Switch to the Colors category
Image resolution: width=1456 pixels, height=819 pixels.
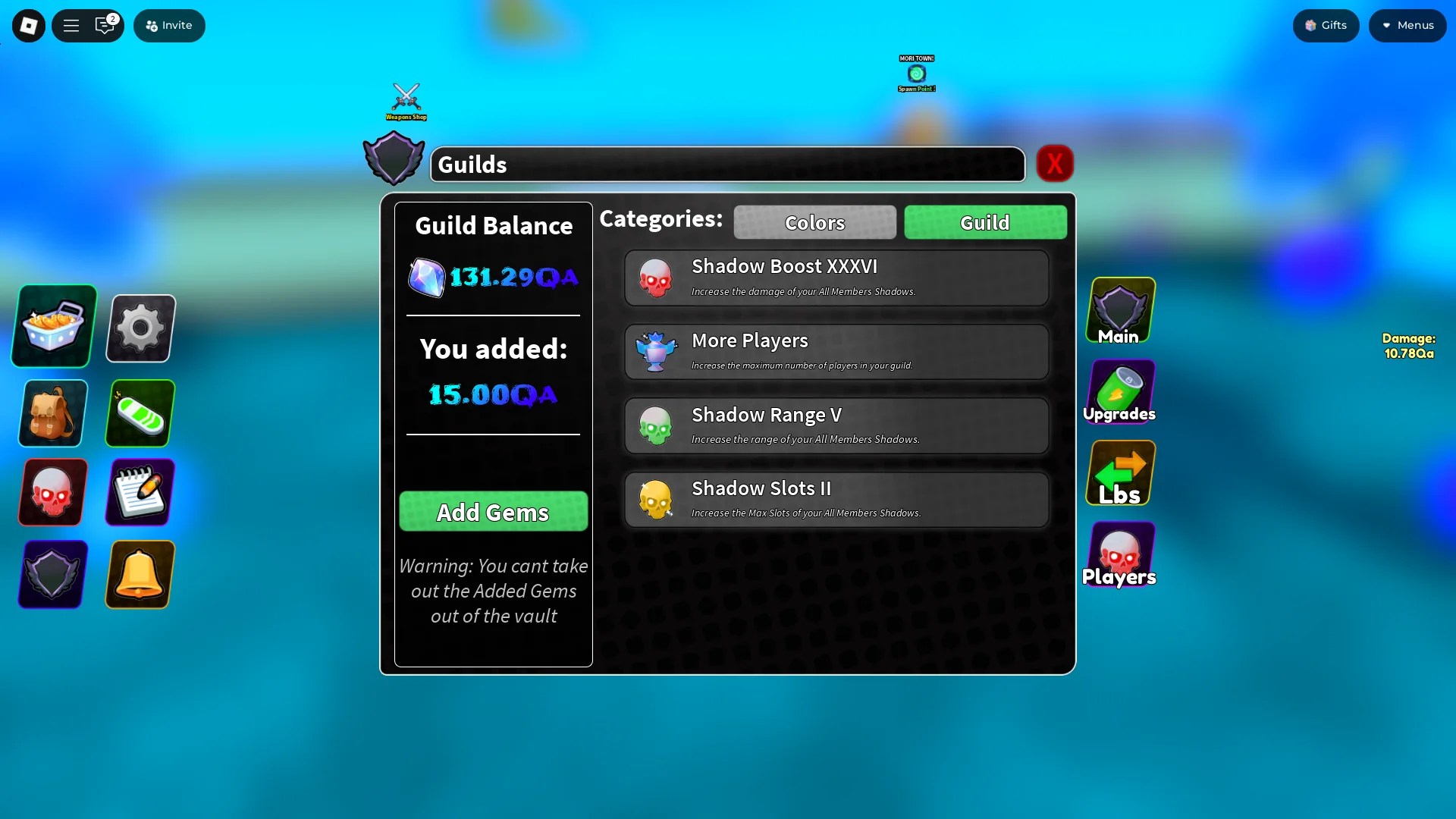814,222
